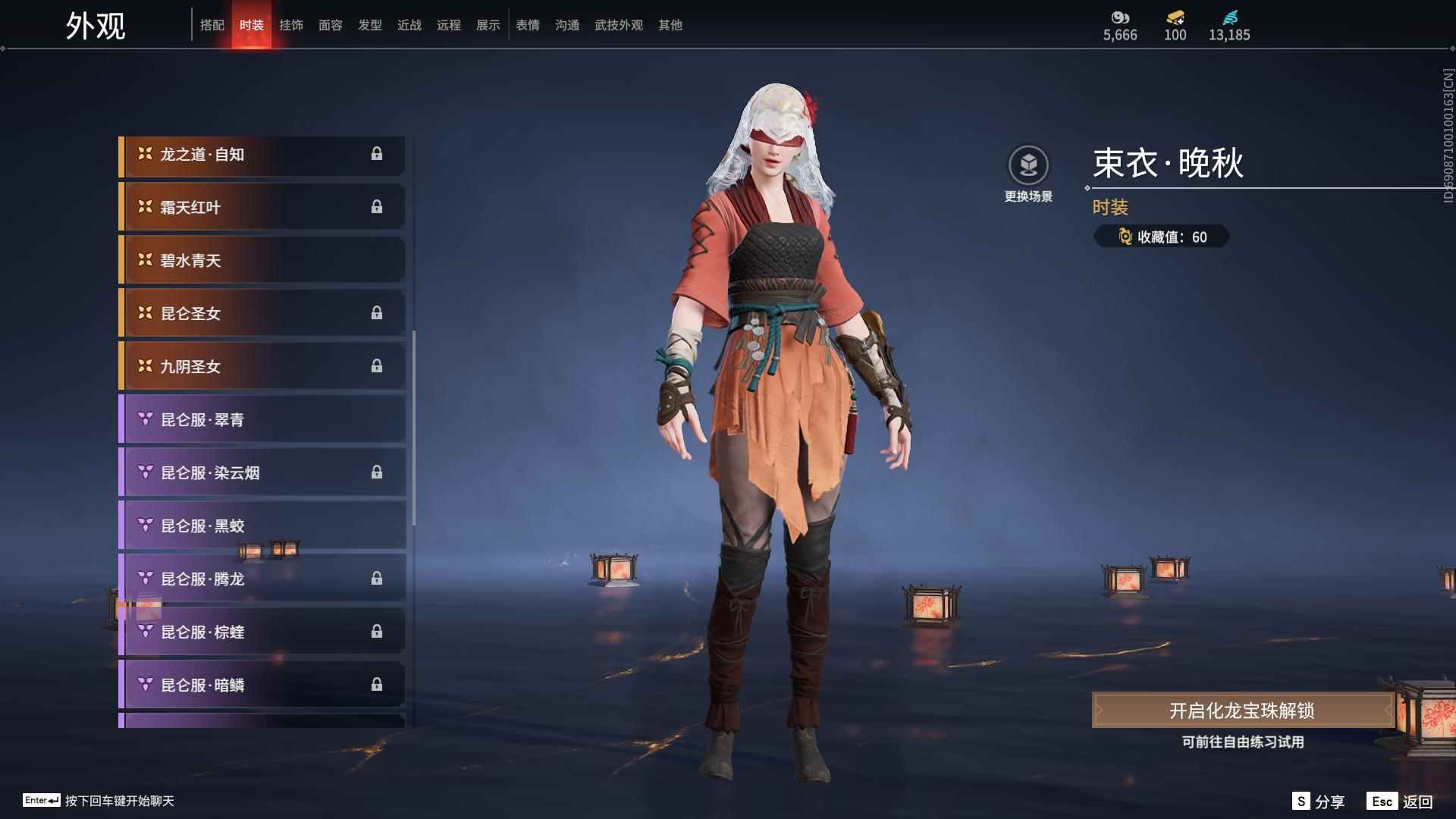Switch to the 搭配 tab

click(x=212, y=25)
